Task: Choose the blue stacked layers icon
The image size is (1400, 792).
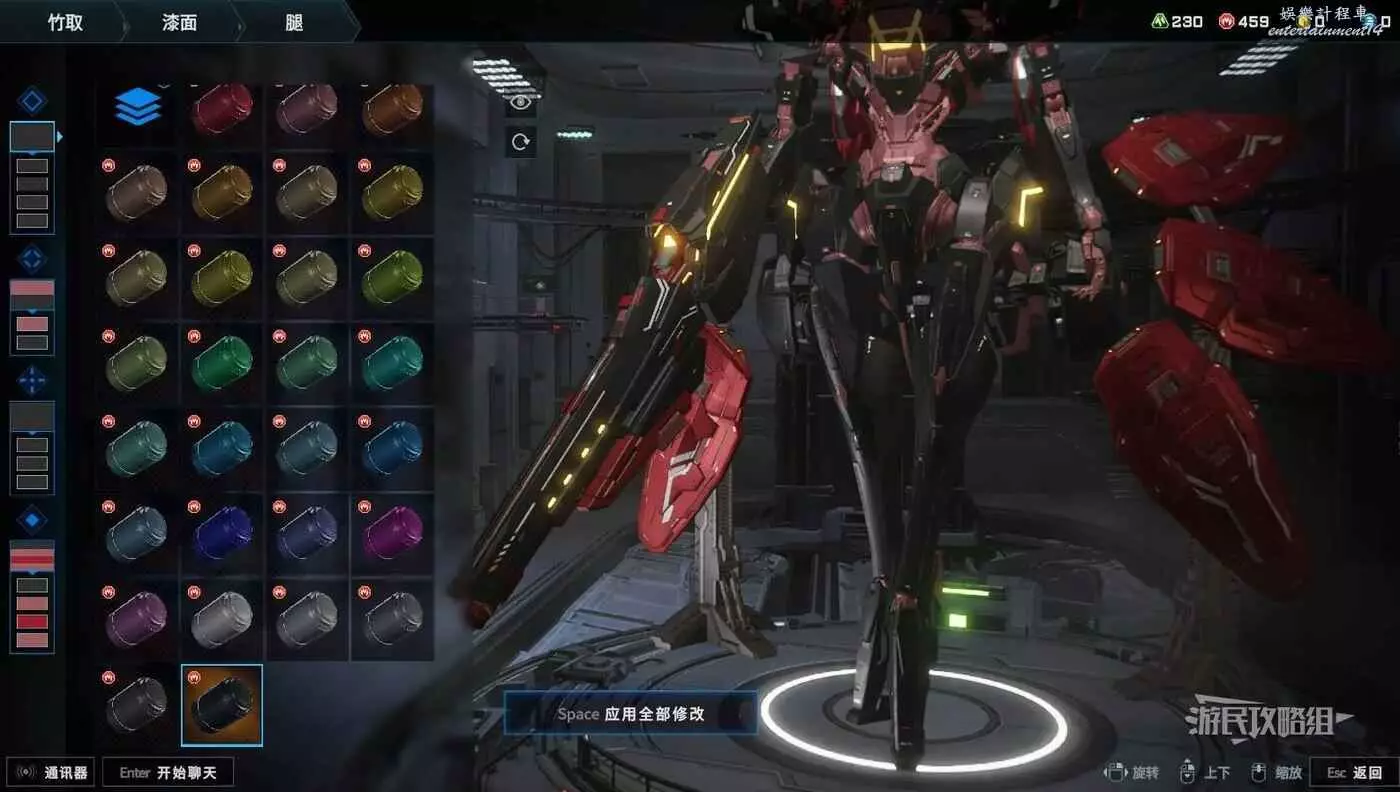Action: (x=137, y=107)
